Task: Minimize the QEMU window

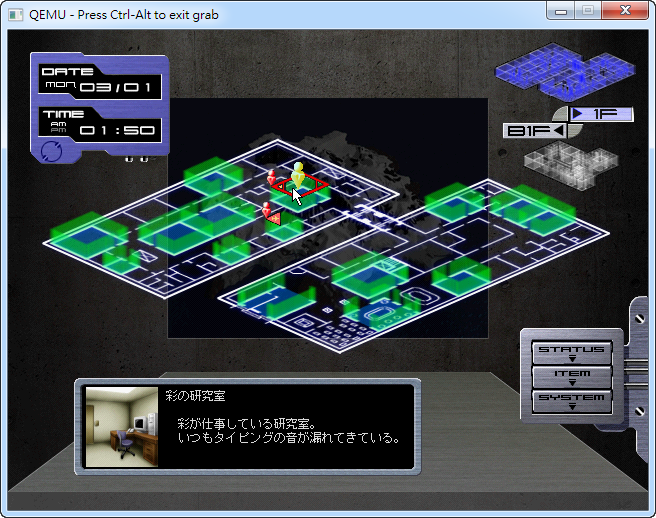Action: tap(563, 12)
